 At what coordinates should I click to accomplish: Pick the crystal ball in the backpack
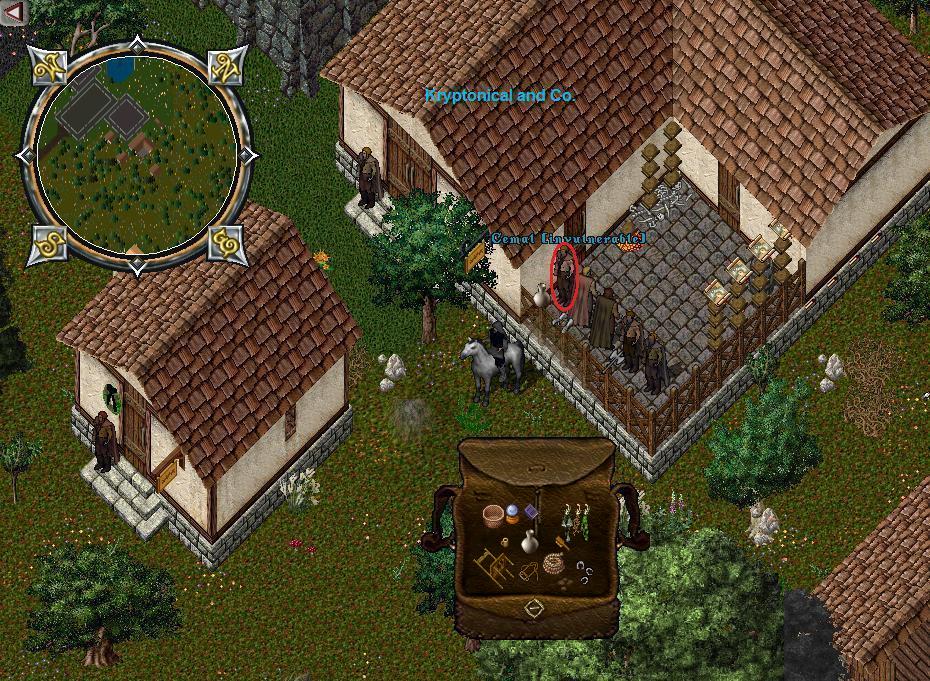point(514,514)
